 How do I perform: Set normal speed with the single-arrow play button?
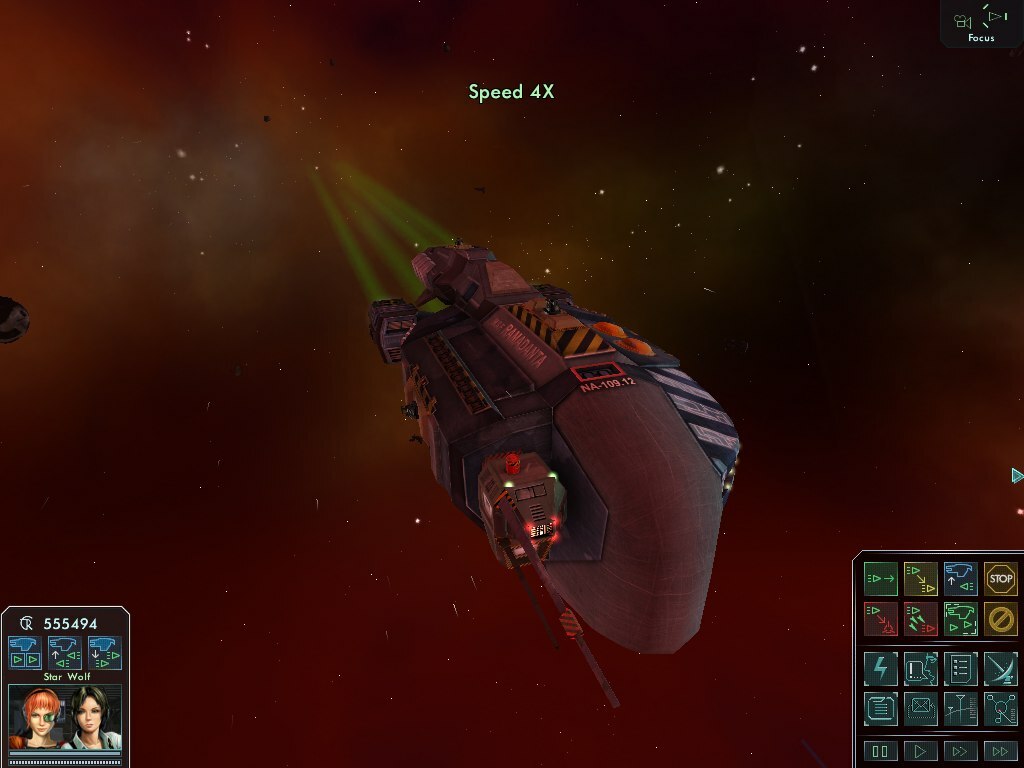tap(920, 751)
